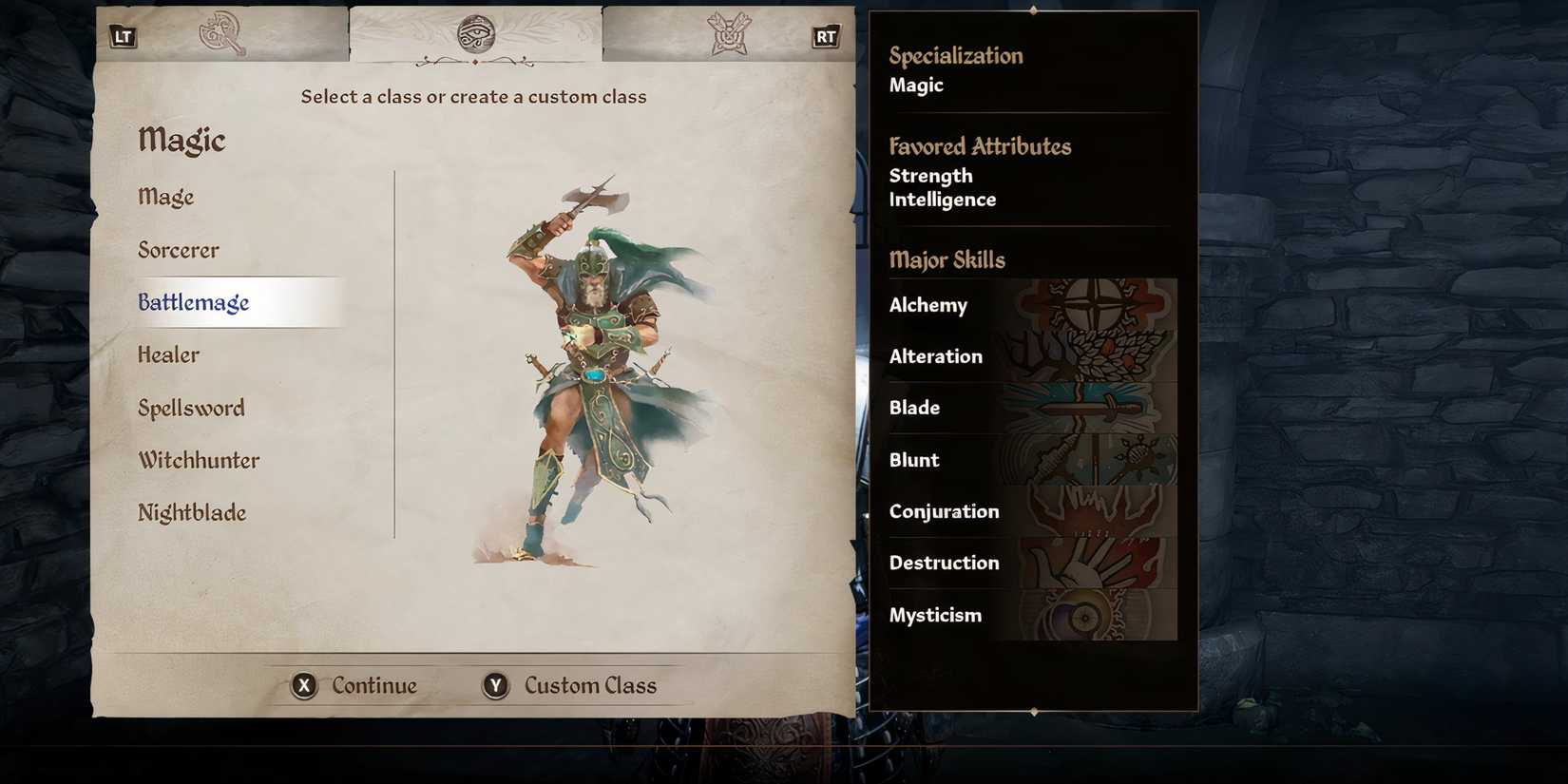
Task: Select the Nightblade class
Action: coord(192,512)
